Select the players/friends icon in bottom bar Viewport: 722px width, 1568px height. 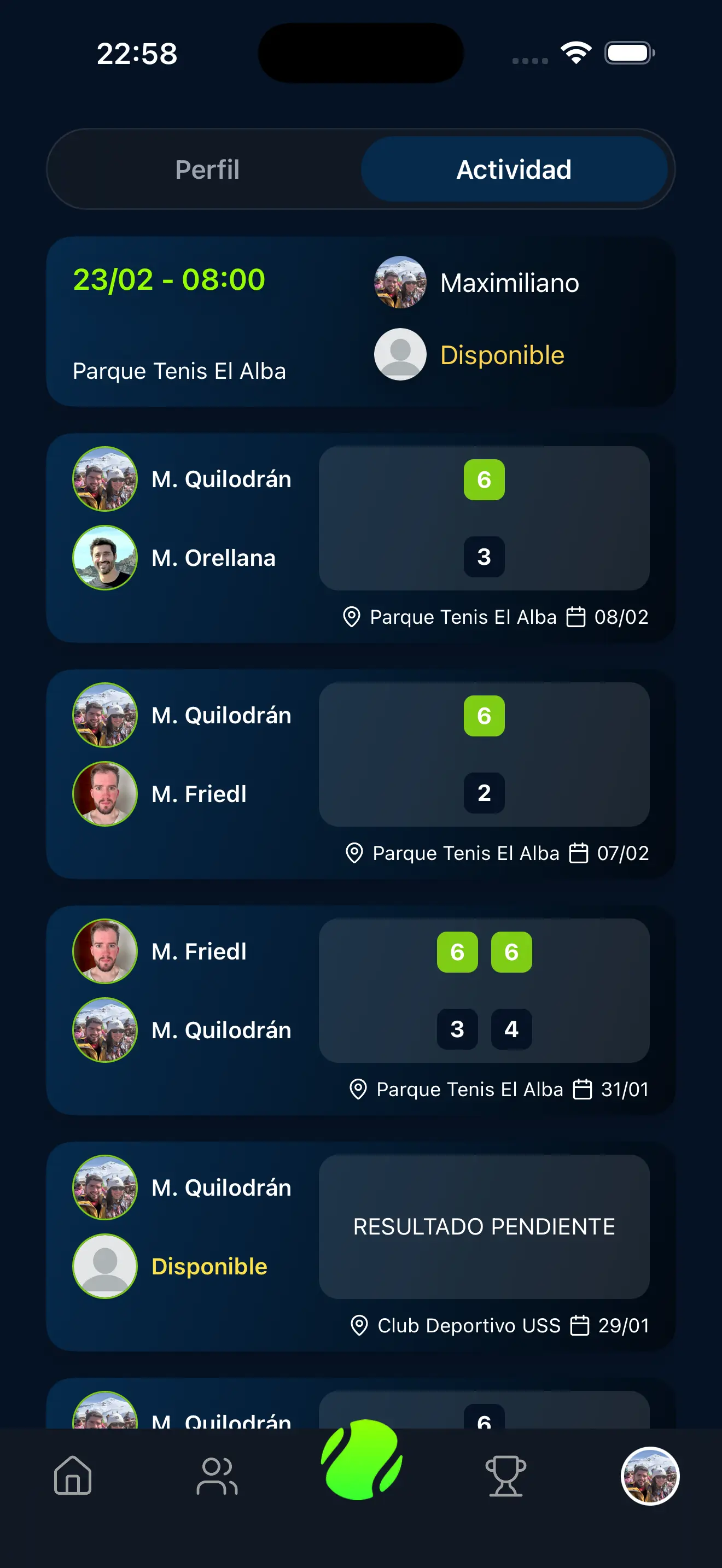[x=216, y=1476]
